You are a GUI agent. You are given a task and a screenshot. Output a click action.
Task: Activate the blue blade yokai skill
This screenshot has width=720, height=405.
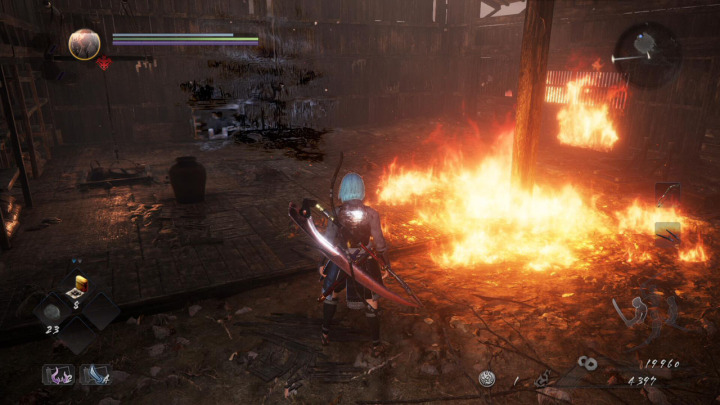click(95, 375)
